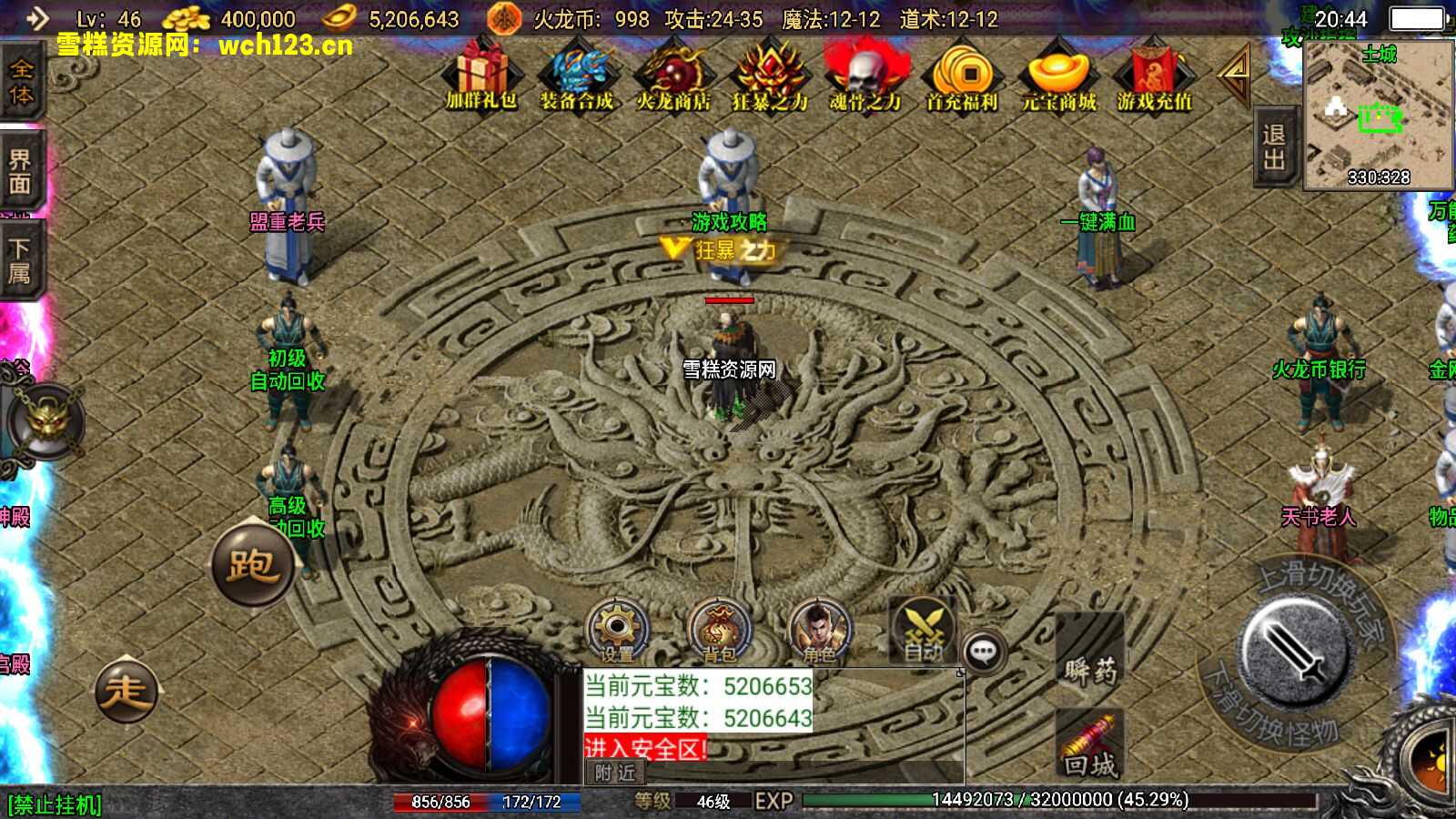Switch to 下属 tab
The image size is (1456, 819).
pyautogui.click(x=20, y=261)
